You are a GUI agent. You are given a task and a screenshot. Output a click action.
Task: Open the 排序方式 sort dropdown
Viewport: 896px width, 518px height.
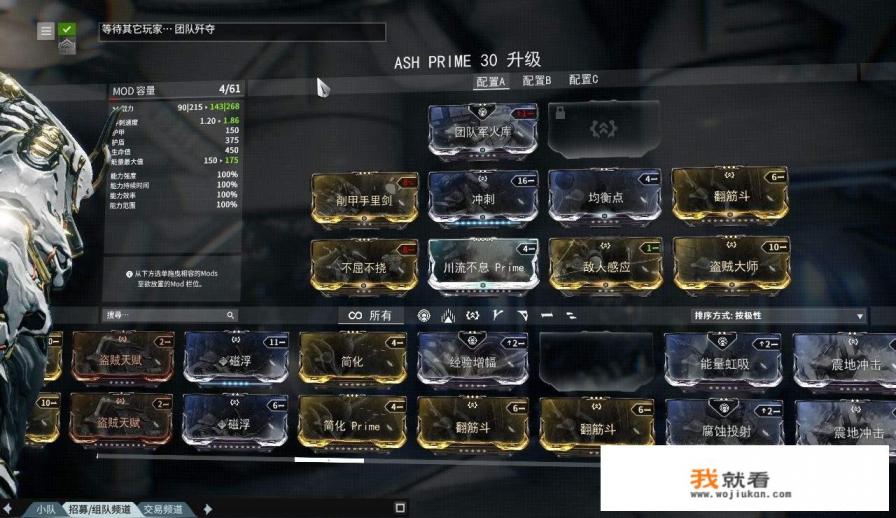pyautogui.click(x=778, y=316)
